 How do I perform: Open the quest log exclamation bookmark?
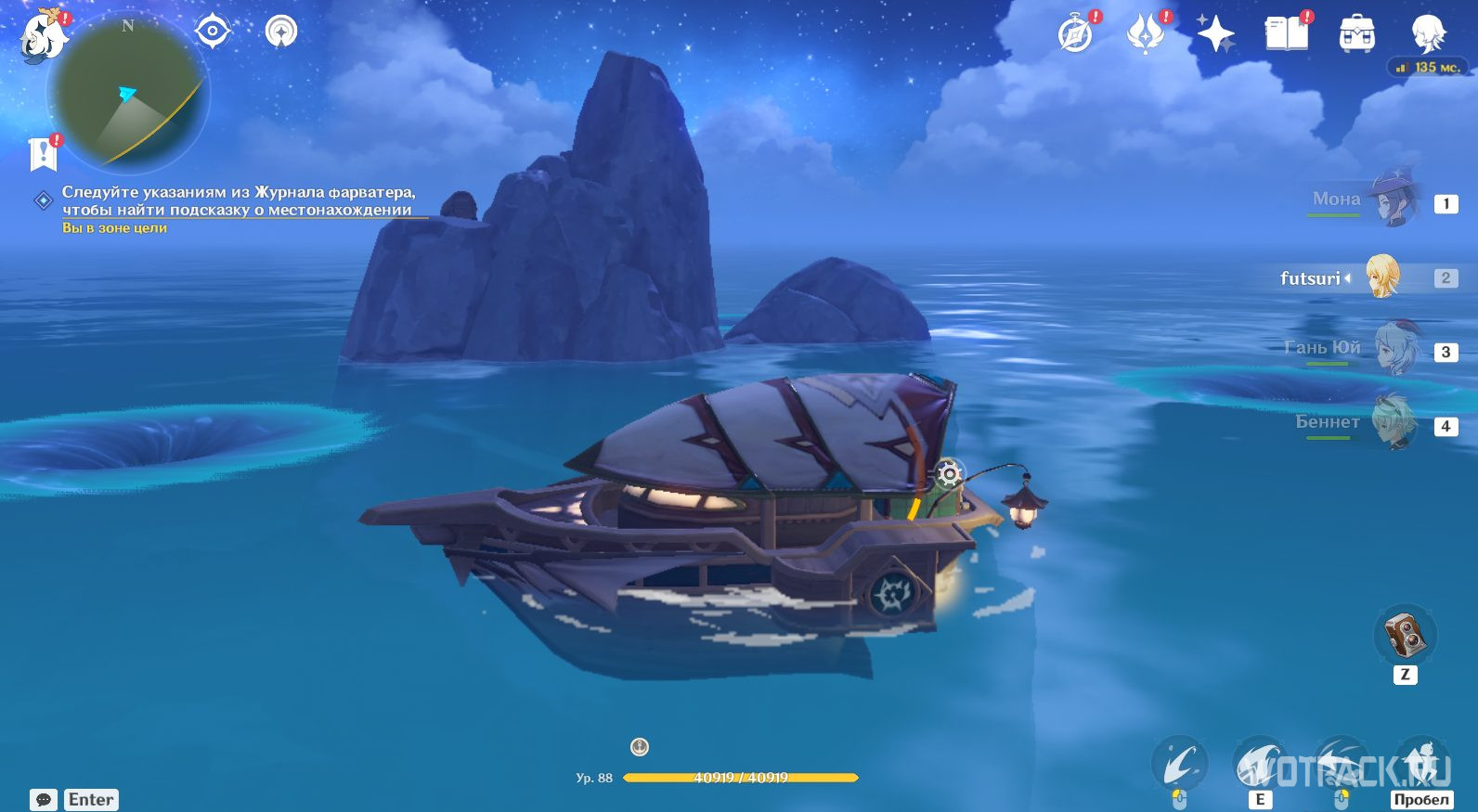44,153
